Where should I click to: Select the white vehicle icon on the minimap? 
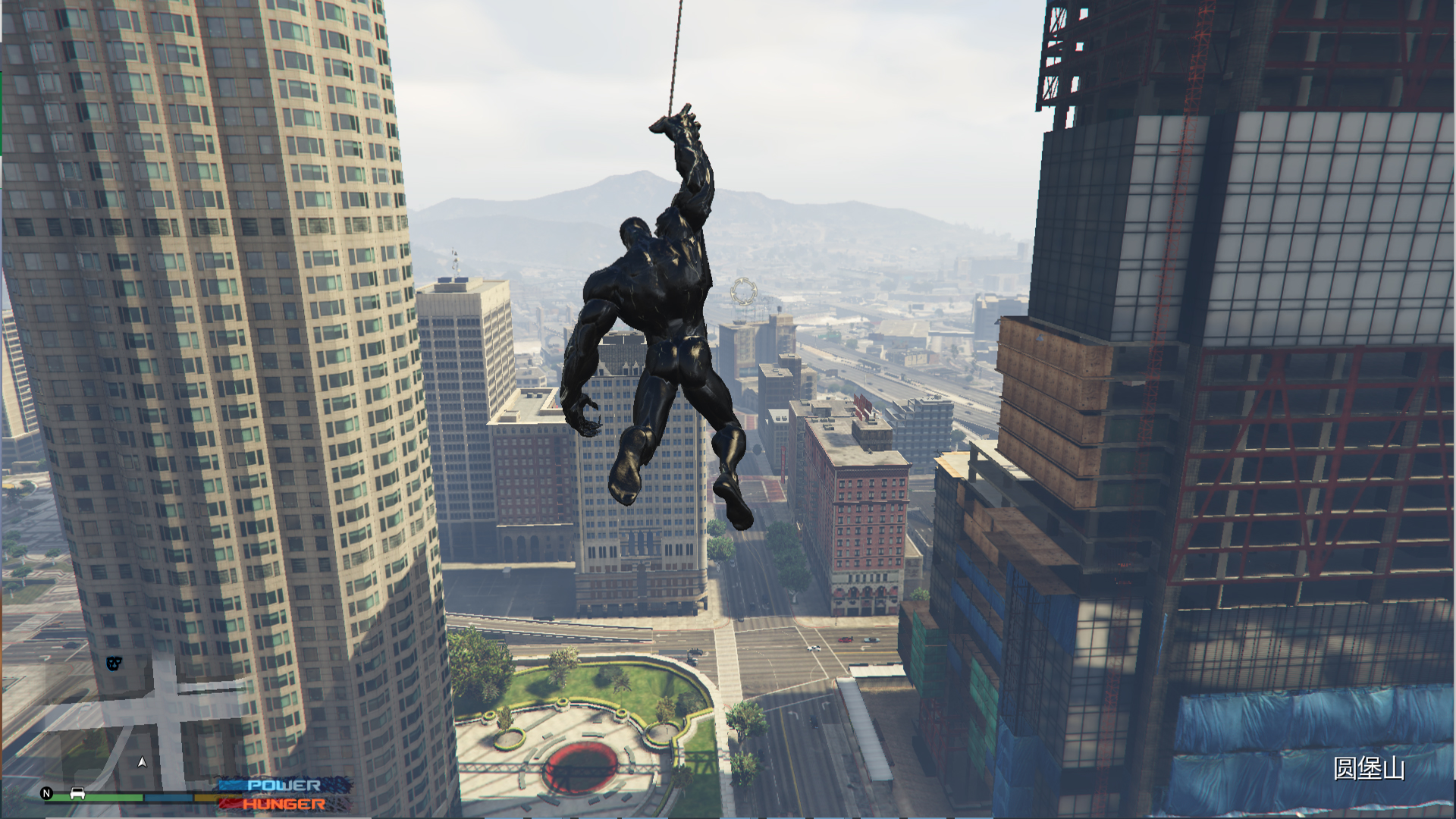pyautogui.click(x=77, y=795)
